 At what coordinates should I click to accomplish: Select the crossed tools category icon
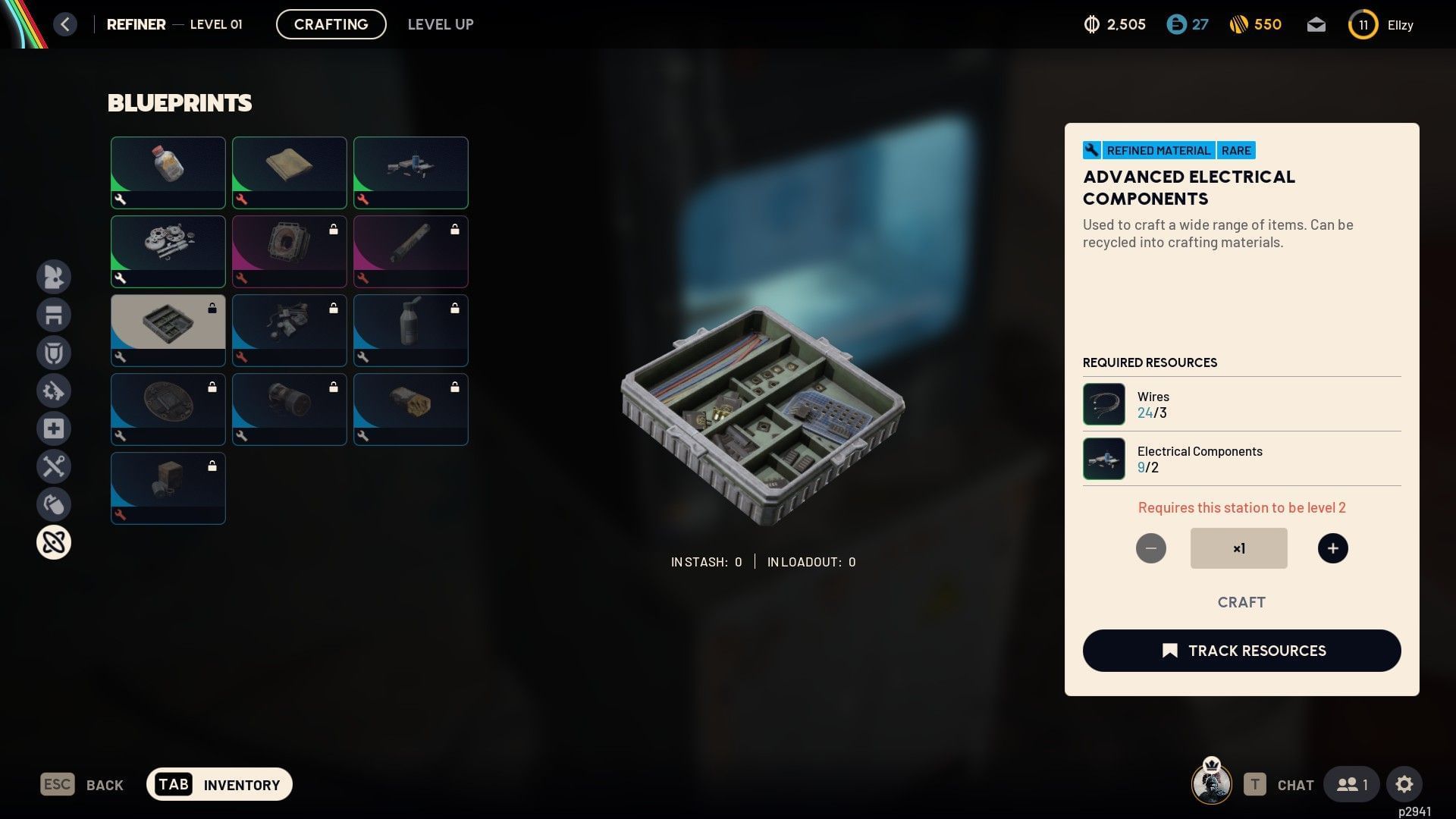[x=54, y=466]
